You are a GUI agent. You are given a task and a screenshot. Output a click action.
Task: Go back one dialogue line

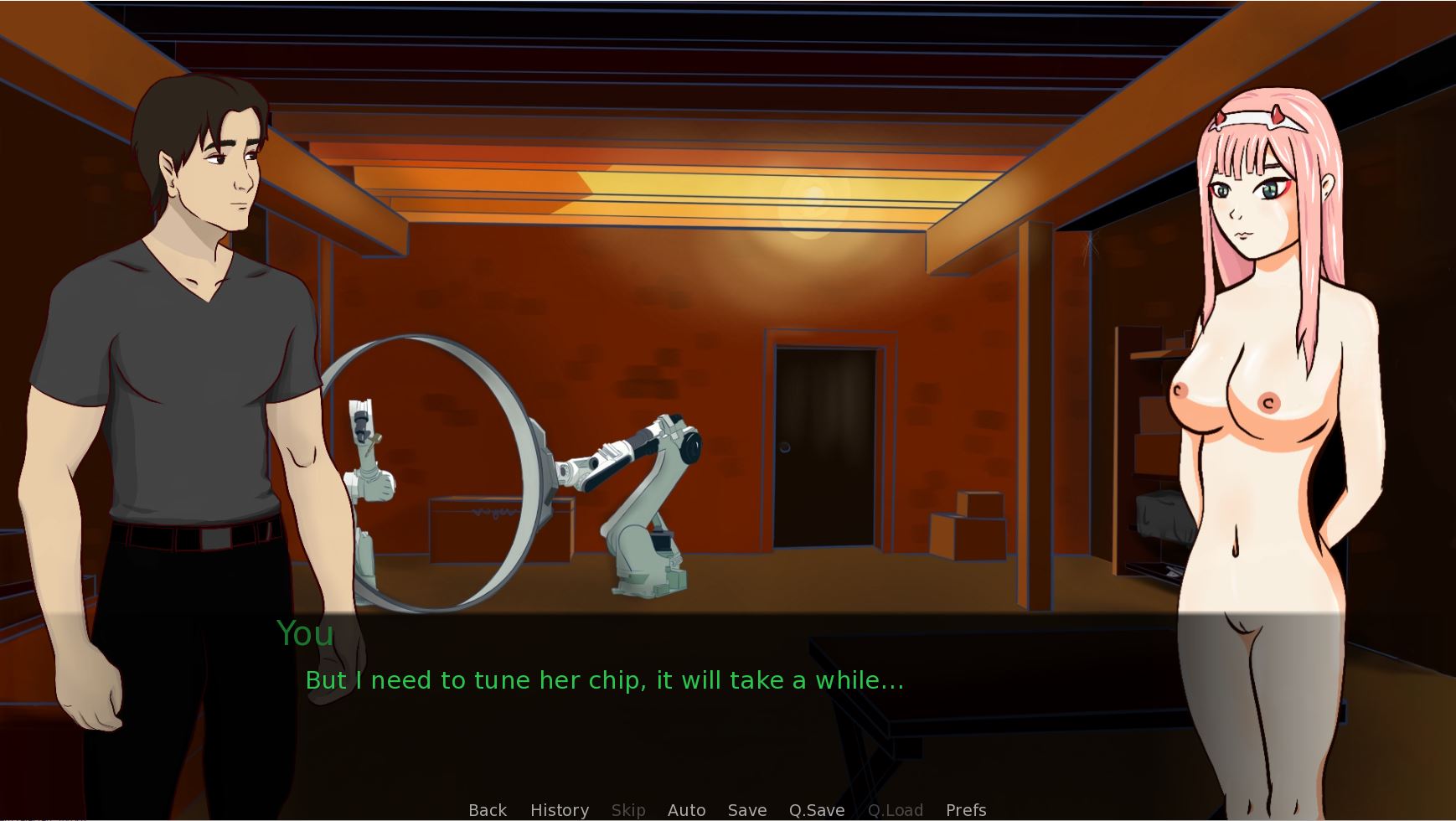[488, 810]
